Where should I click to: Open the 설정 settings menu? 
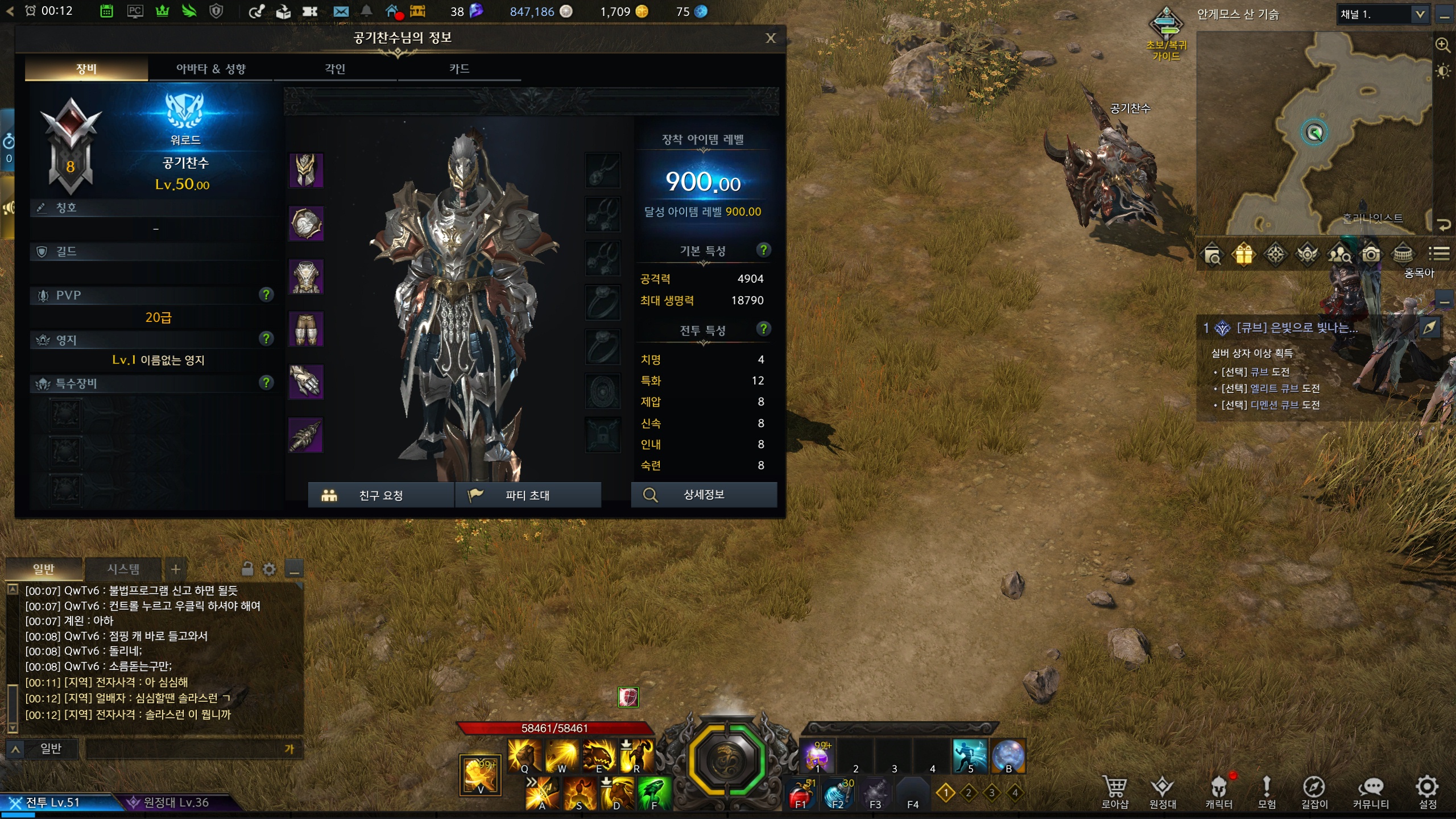tap(1427, 792)
